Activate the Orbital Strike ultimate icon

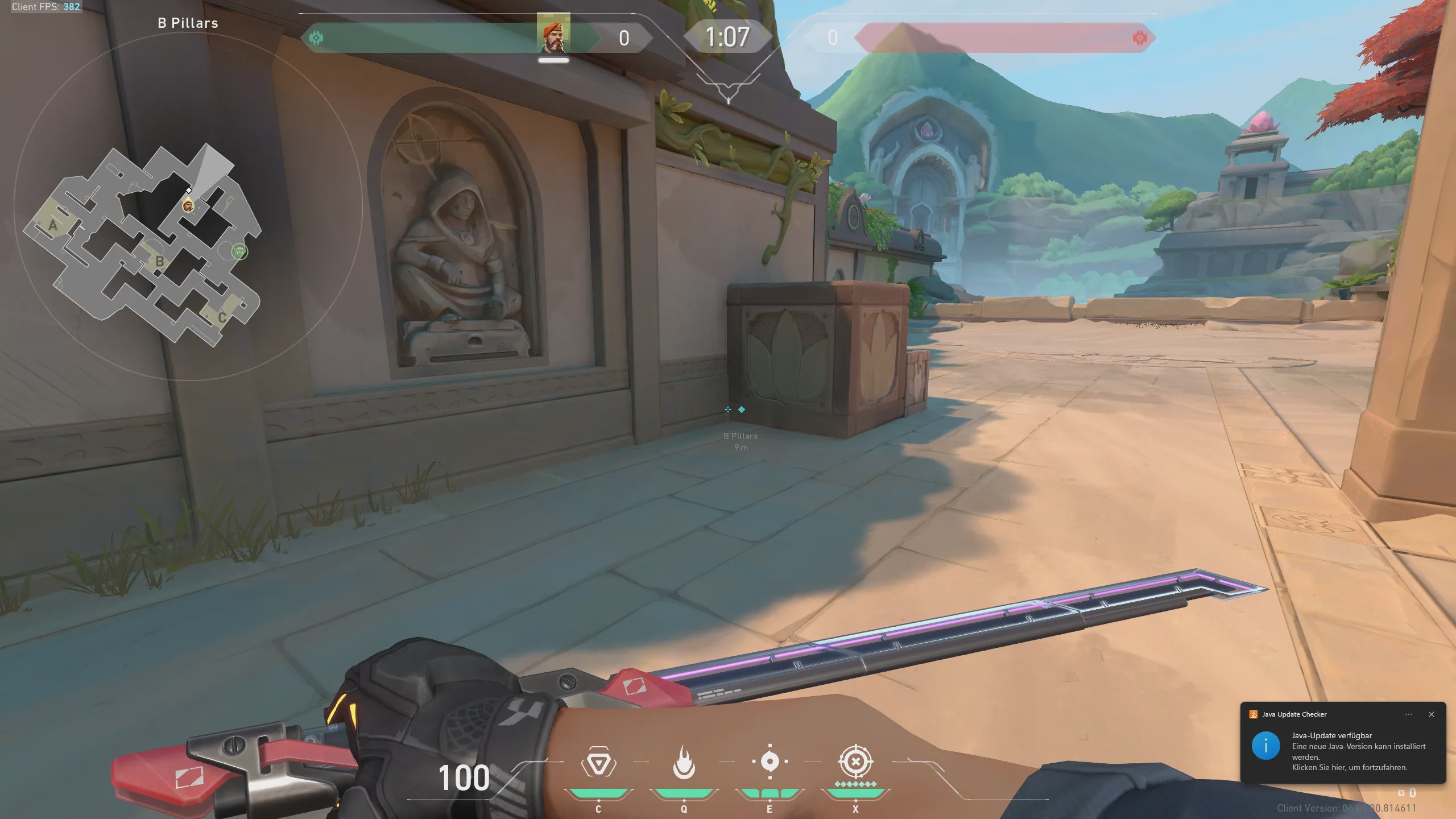(x=855, y=762)
